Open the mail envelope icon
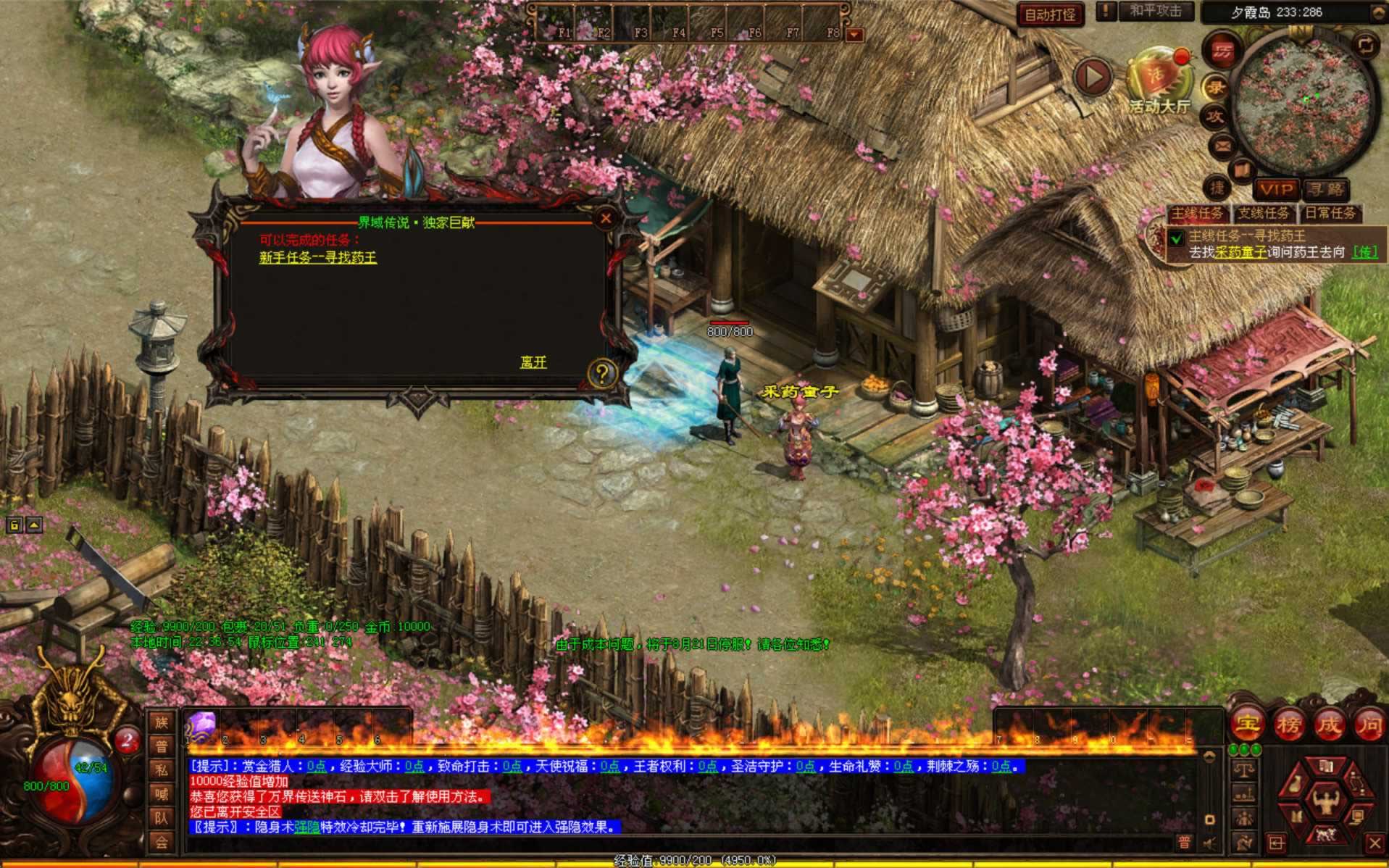Screen dimensions: 1389x868 [x=1222, y=146]
